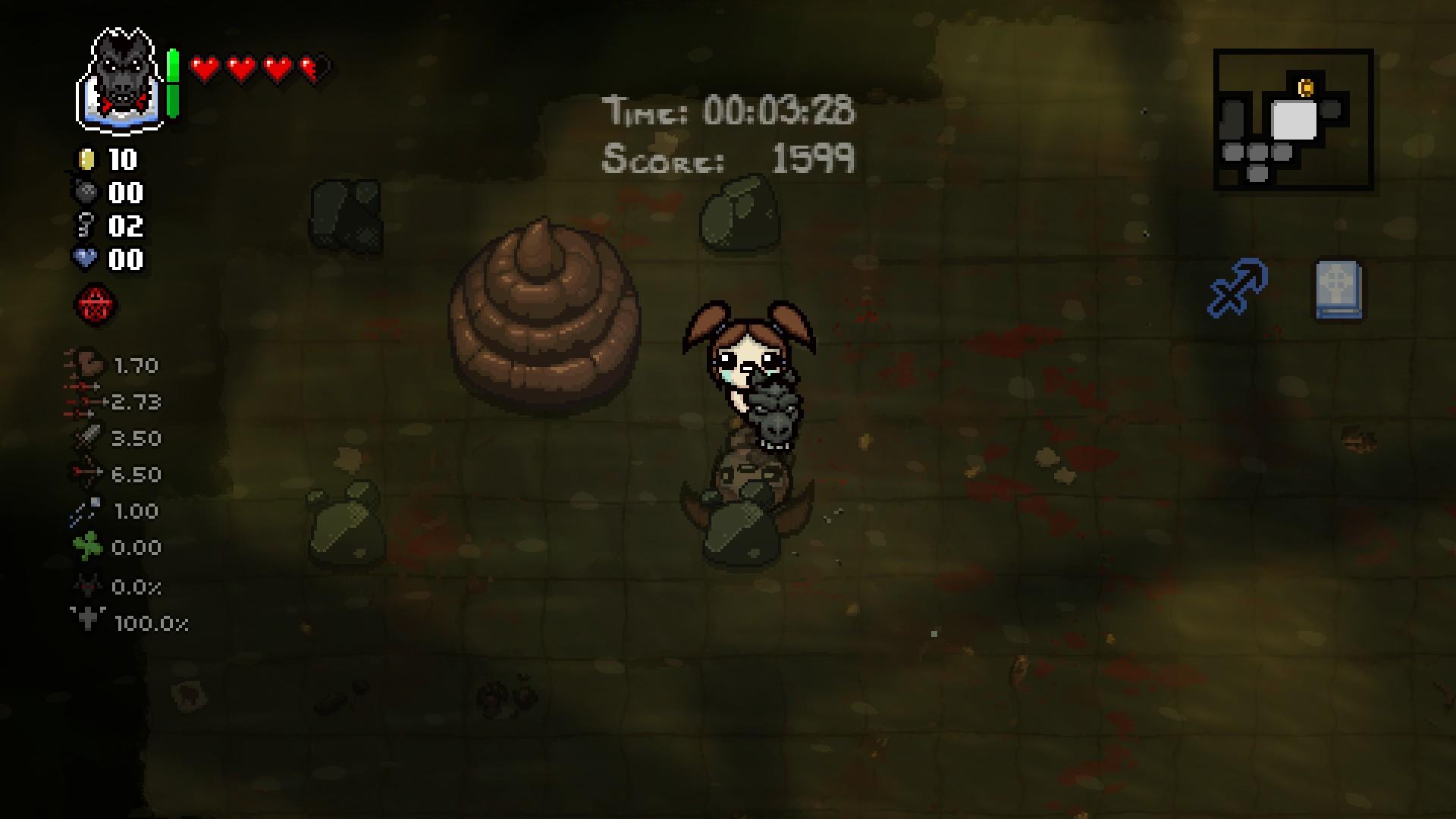Click the tears stat icon

point(86,402)
